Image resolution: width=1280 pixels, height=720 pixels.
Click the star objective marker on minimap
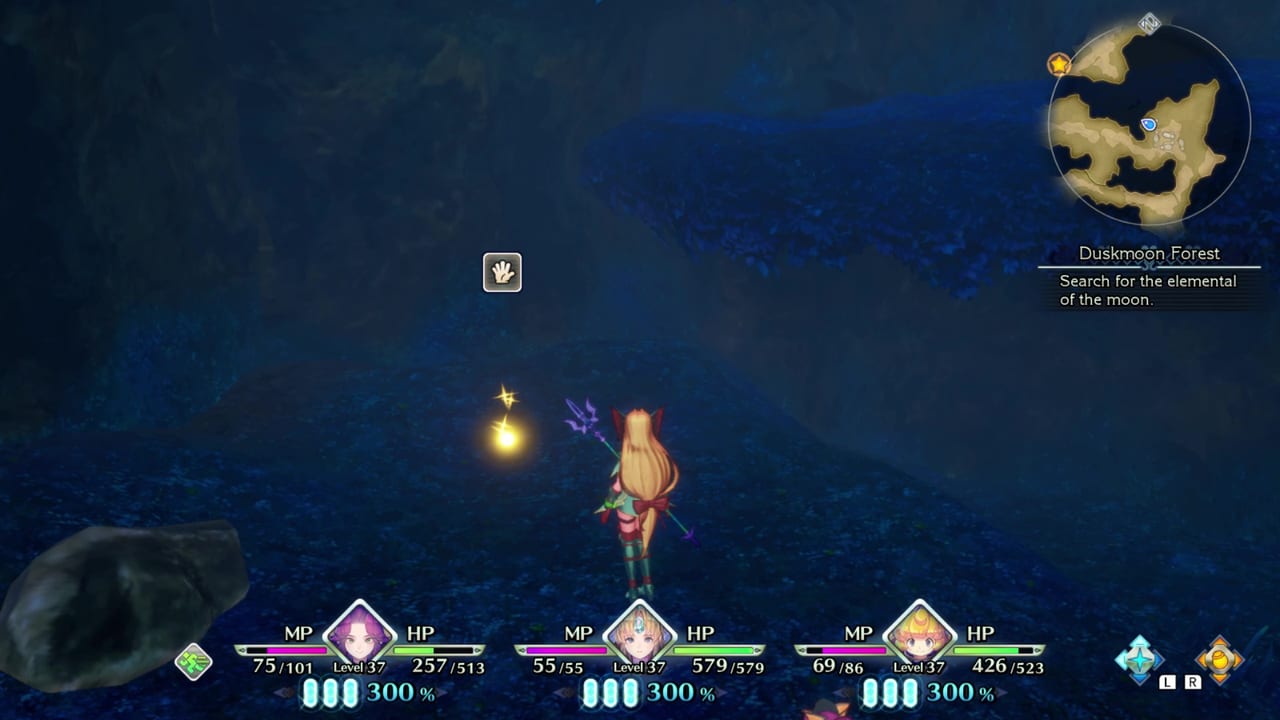tap(1058, 63)
